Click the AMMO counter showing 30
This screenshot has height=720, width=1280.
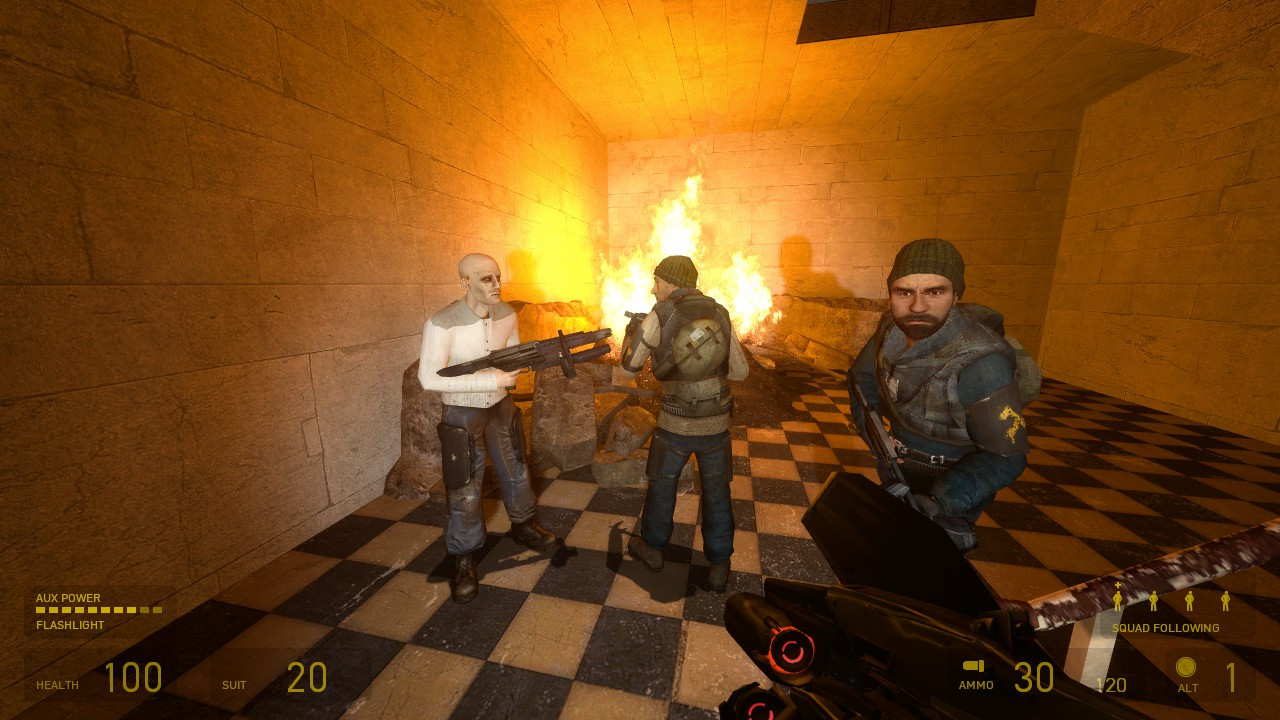1033,677
